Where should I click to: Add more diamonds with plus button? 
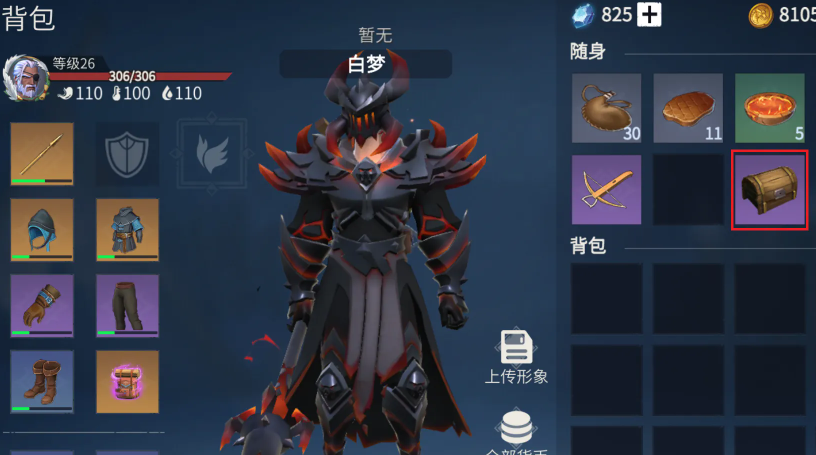(650, 14)
